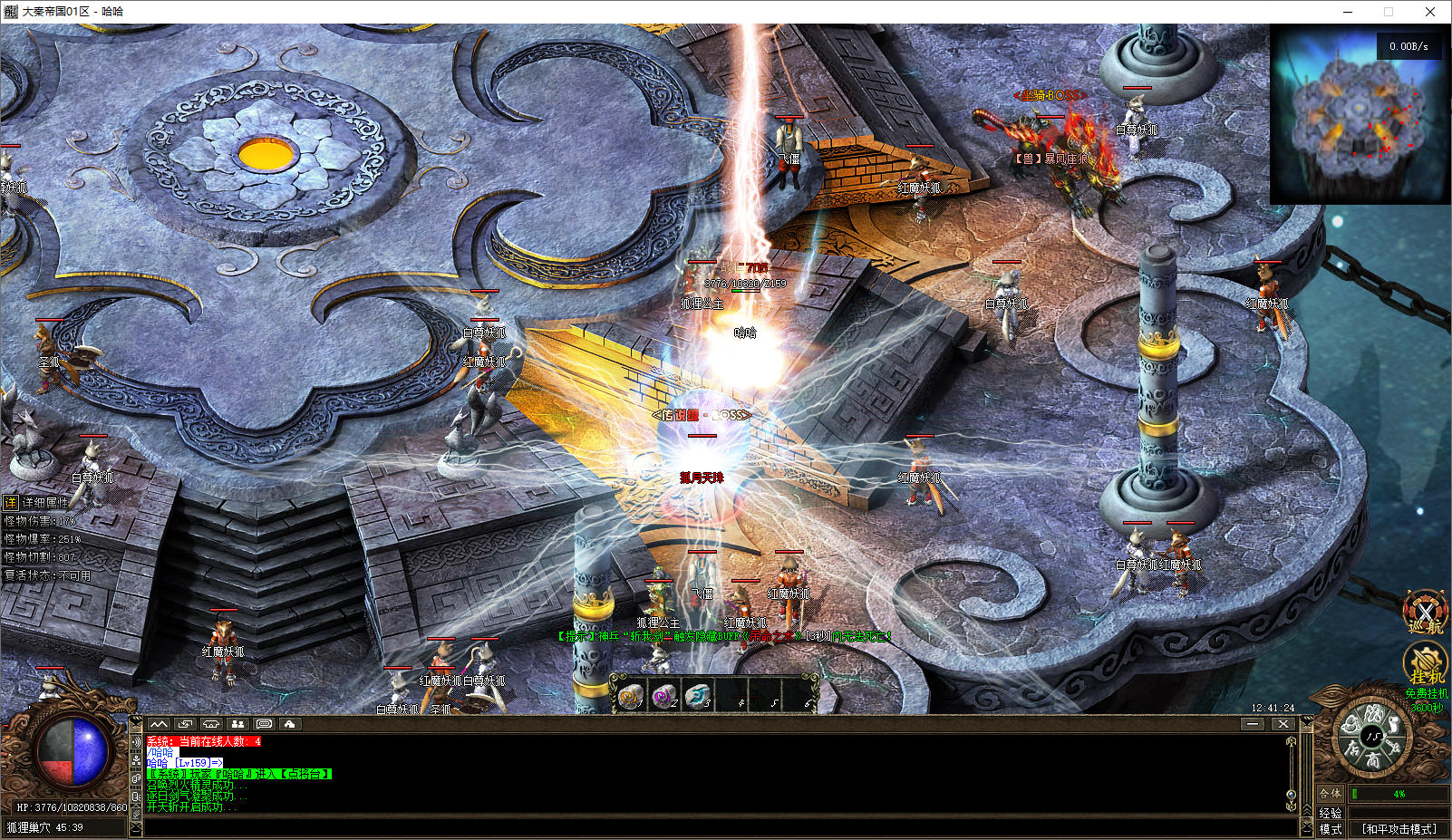The width and height of the screenshot is (1452, 840).
Task: Open the minimap in the corner
Action: [1359, 114]
